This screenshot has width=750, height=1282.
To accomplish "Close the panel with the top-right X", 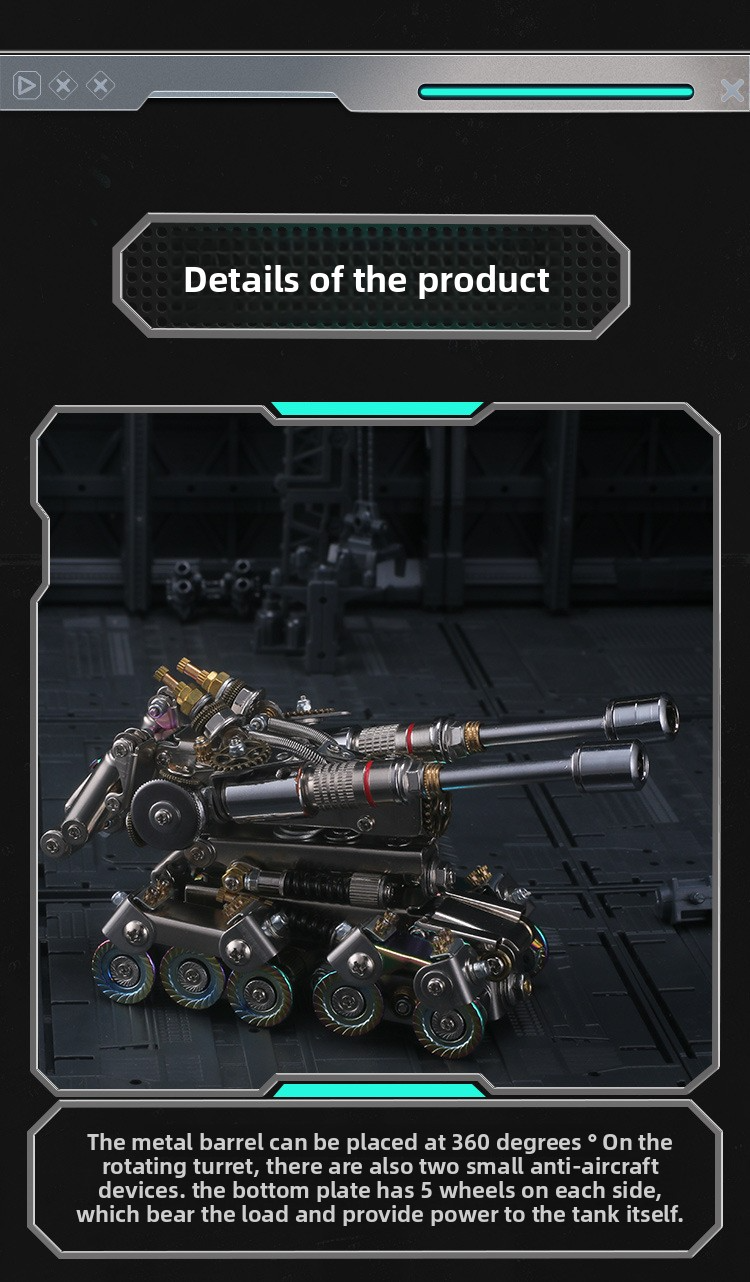I will tap(732, 91).
